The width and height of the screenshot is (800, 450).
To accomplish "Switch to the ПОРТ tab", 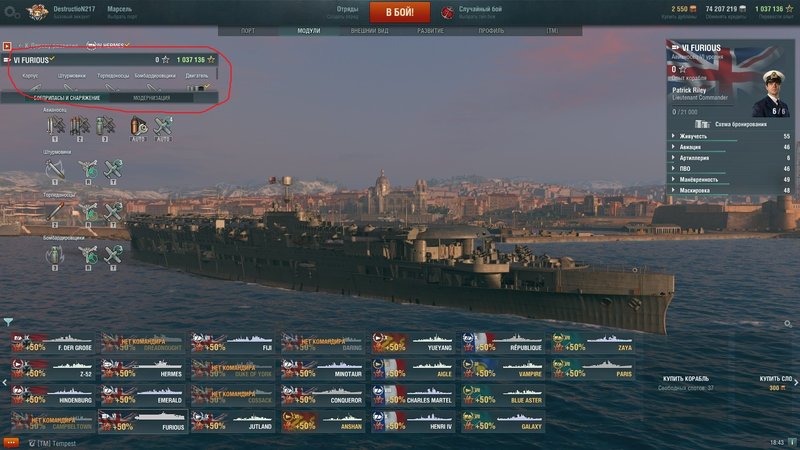I will coord(248,31).
